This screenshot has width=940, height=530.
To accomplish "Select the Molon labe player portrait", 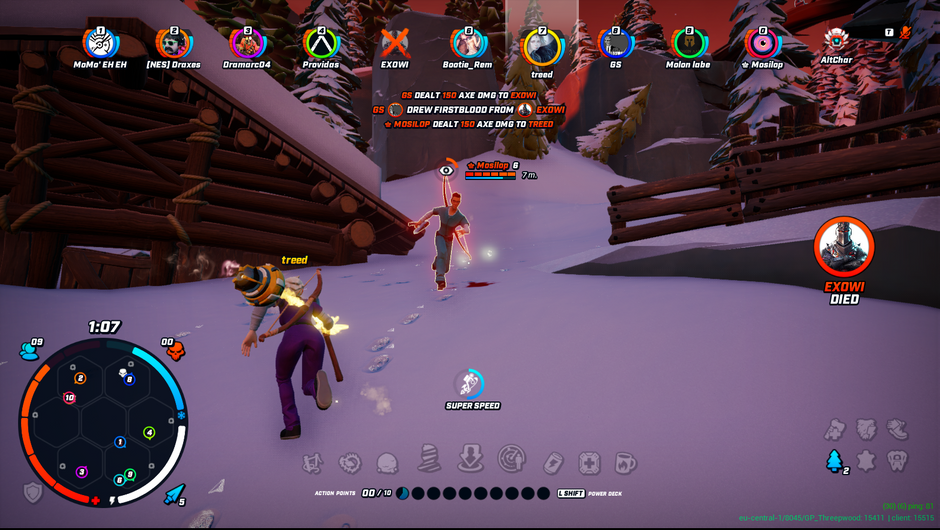I will 688,43.
